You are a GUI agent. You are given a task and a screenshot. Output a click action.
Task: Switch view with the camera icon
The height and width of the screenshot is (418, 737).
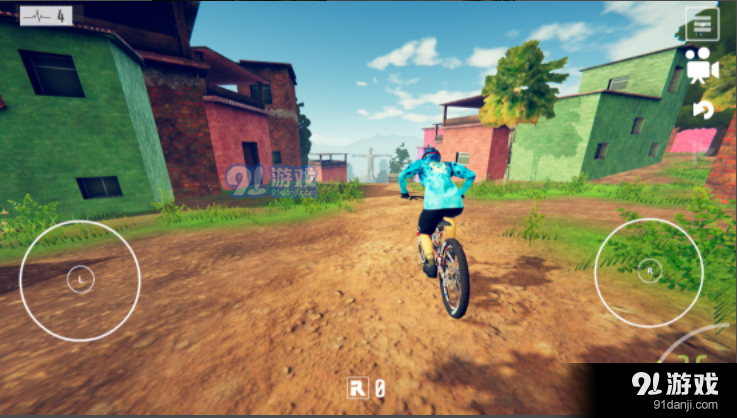[701, 64]
